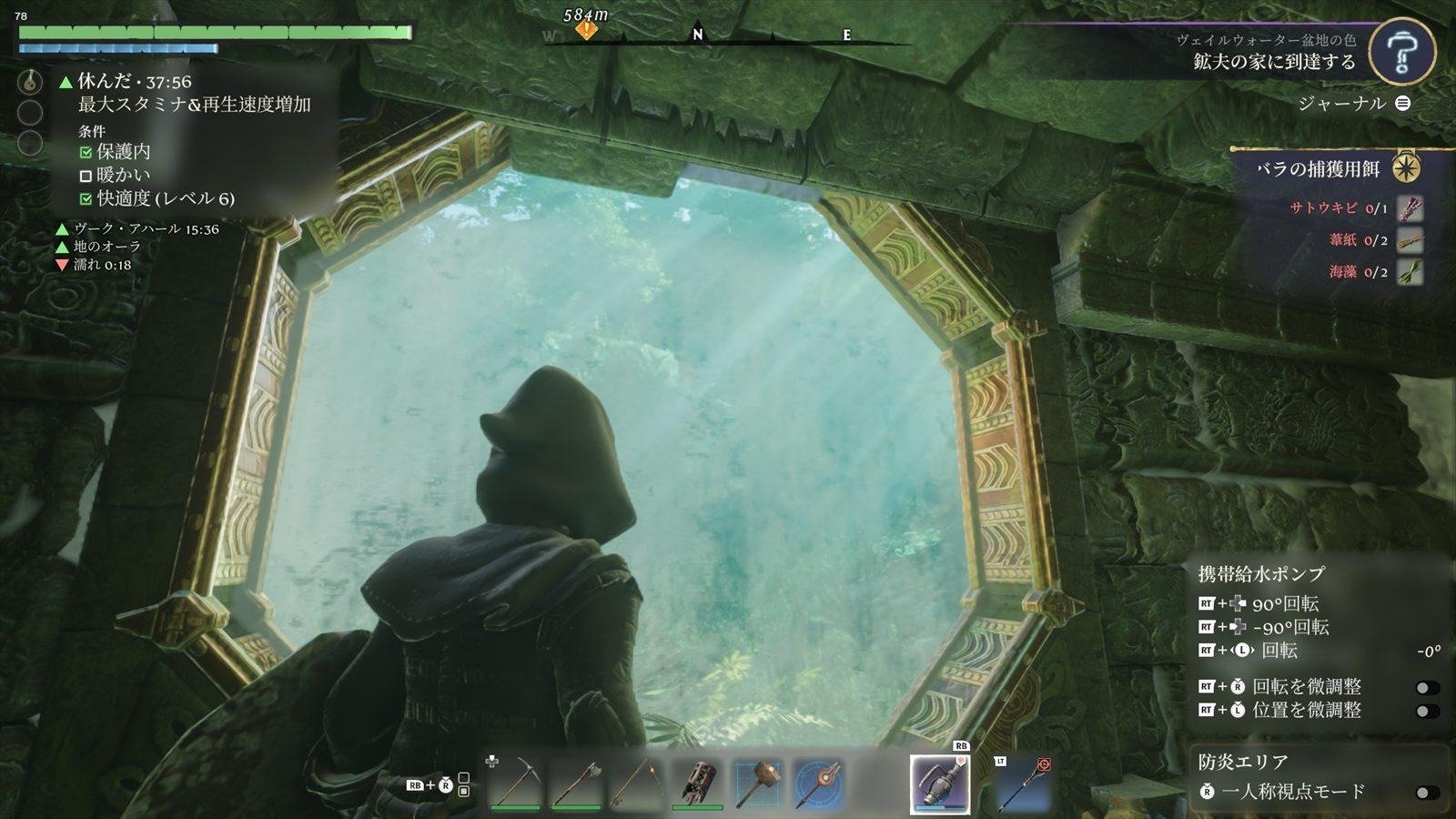Viewport: 1456px width, 819px height.
Task: Select the pickaxe hotbar slot
Action: (x=516, y=782)
